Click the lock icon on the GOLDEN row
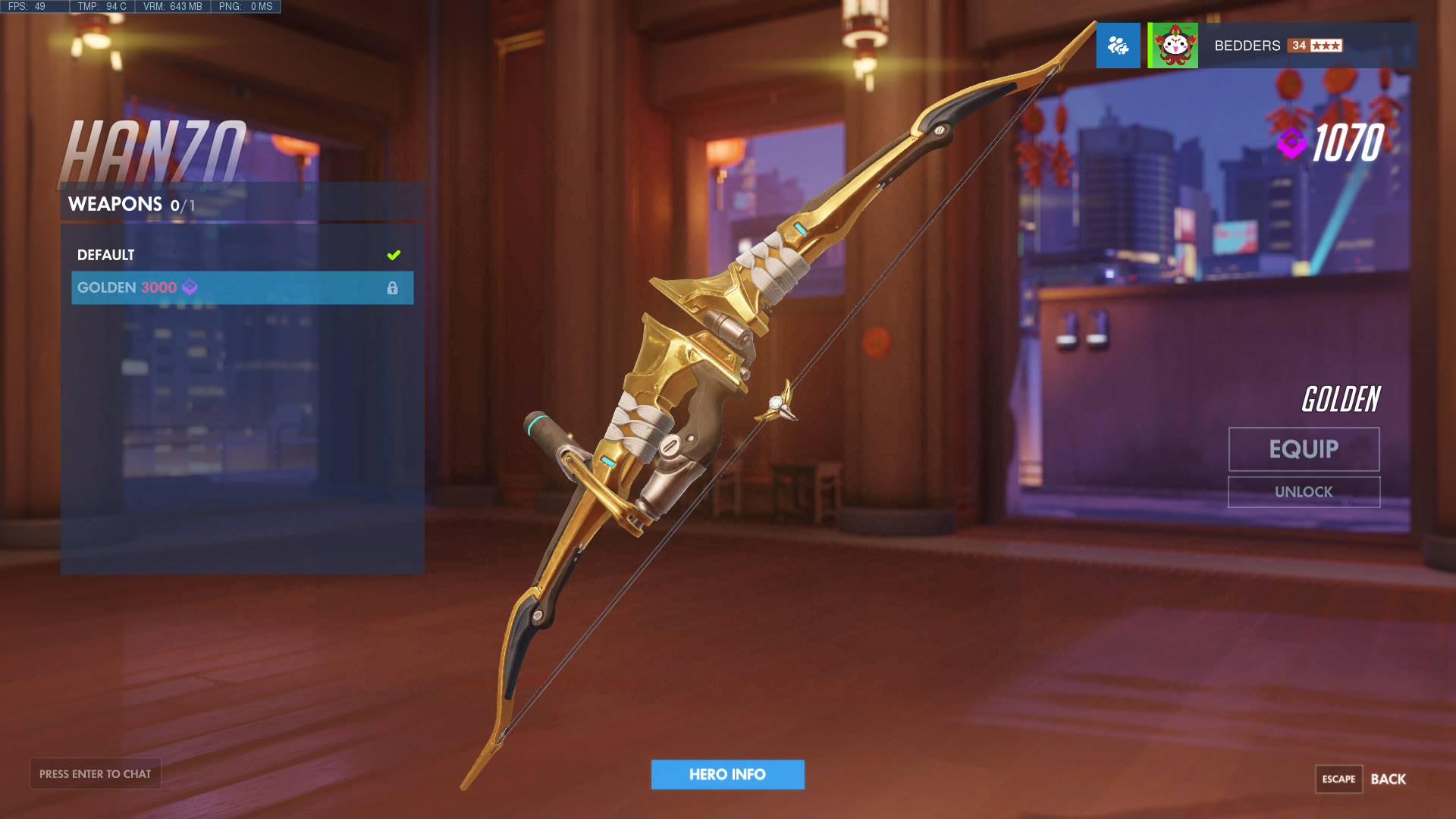Viewport: 1456px width, 819px height. point(393,288)
